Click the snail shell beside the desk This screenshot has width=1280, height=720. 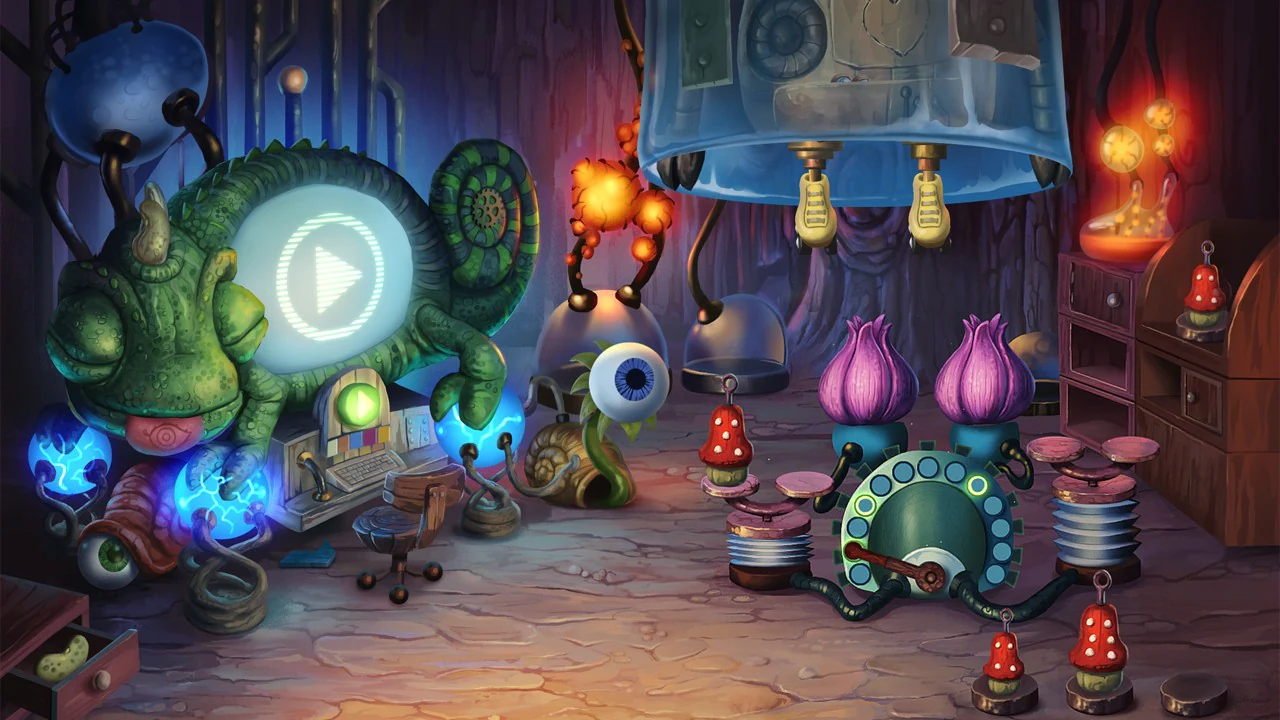point(568,462)
